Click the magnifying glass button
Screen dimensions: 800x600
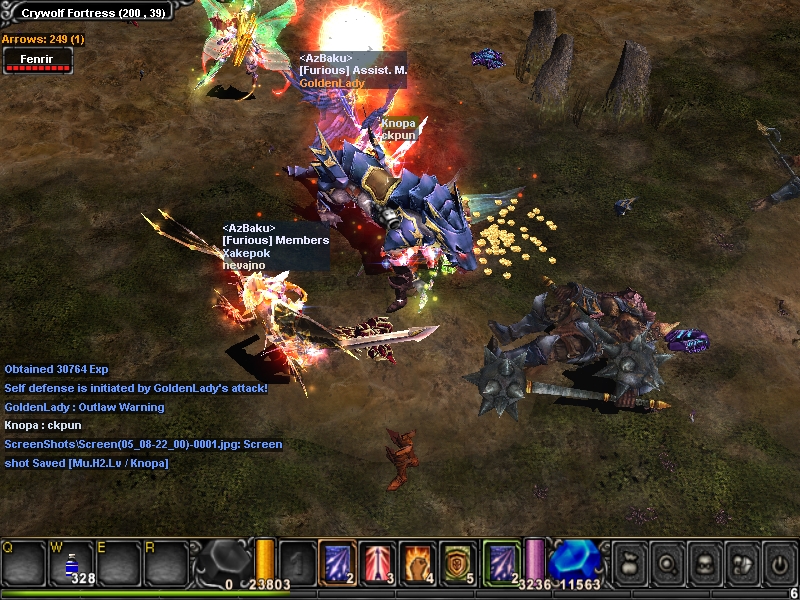point(666,562)
